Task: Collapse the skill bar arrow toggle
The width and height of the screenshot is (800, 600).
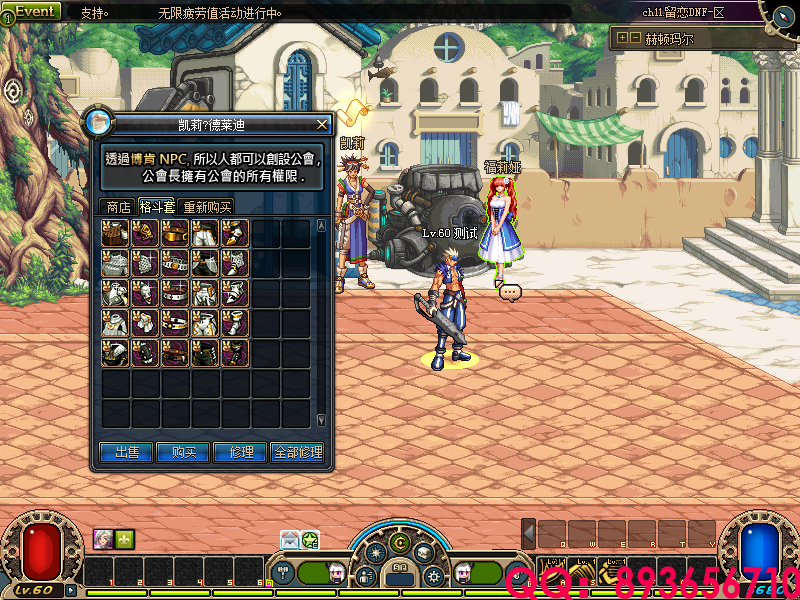Action: (528, 533)
